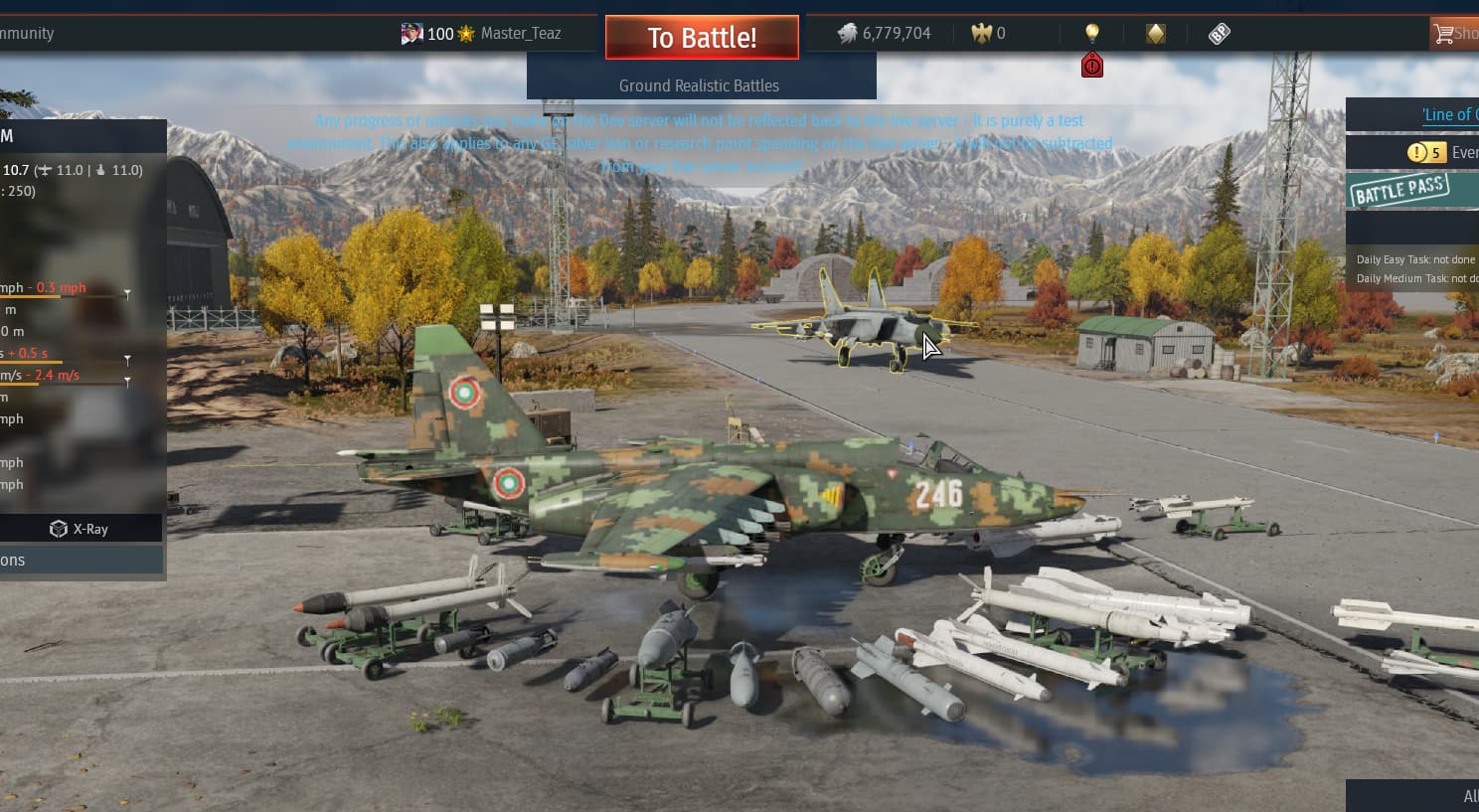
Task: Open the Ground Realistic Battles mode selector
Action: coord(700,85)
